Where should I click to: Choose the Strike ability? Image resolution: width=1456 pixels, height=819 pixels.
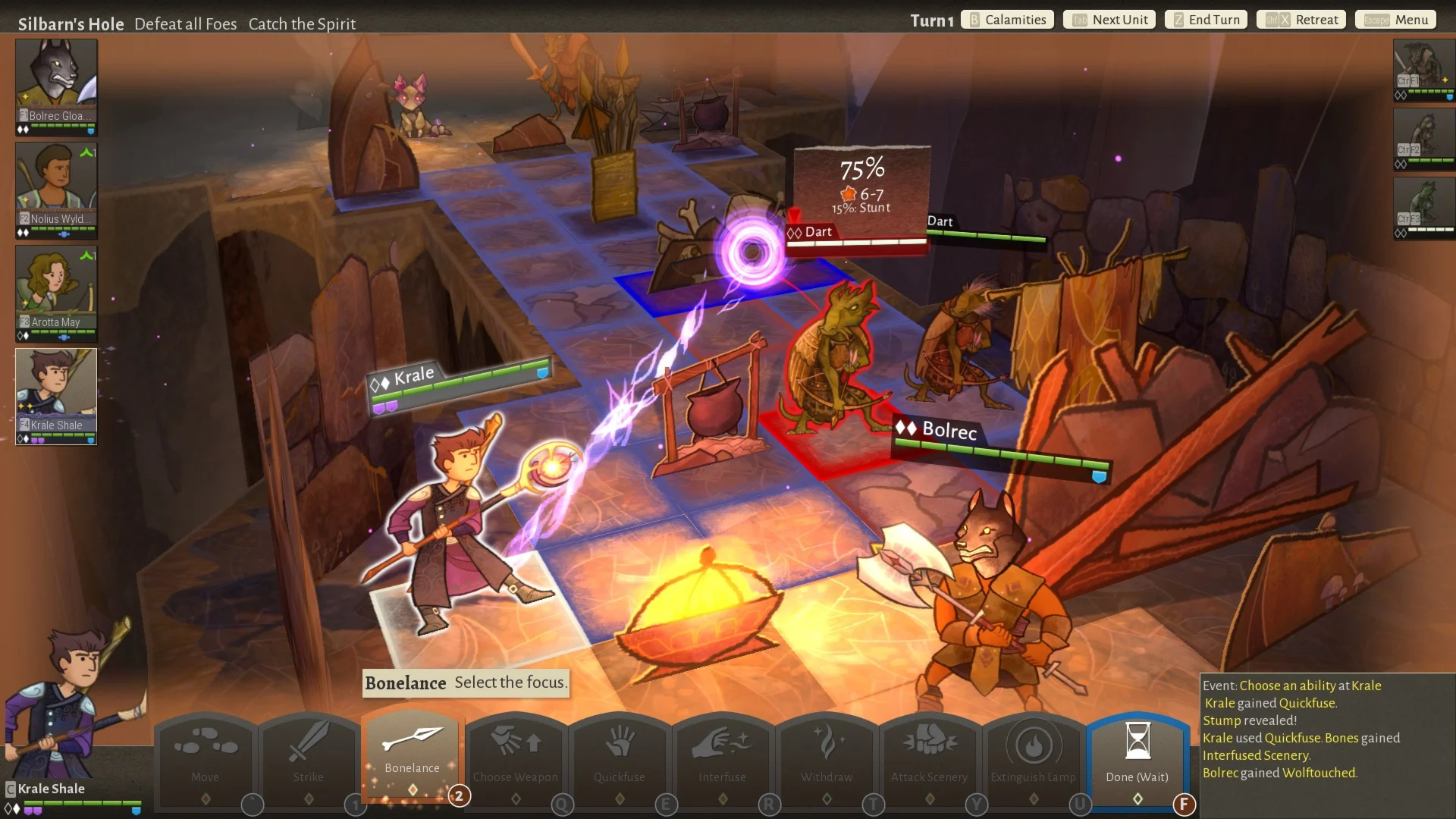coord(309,755)
